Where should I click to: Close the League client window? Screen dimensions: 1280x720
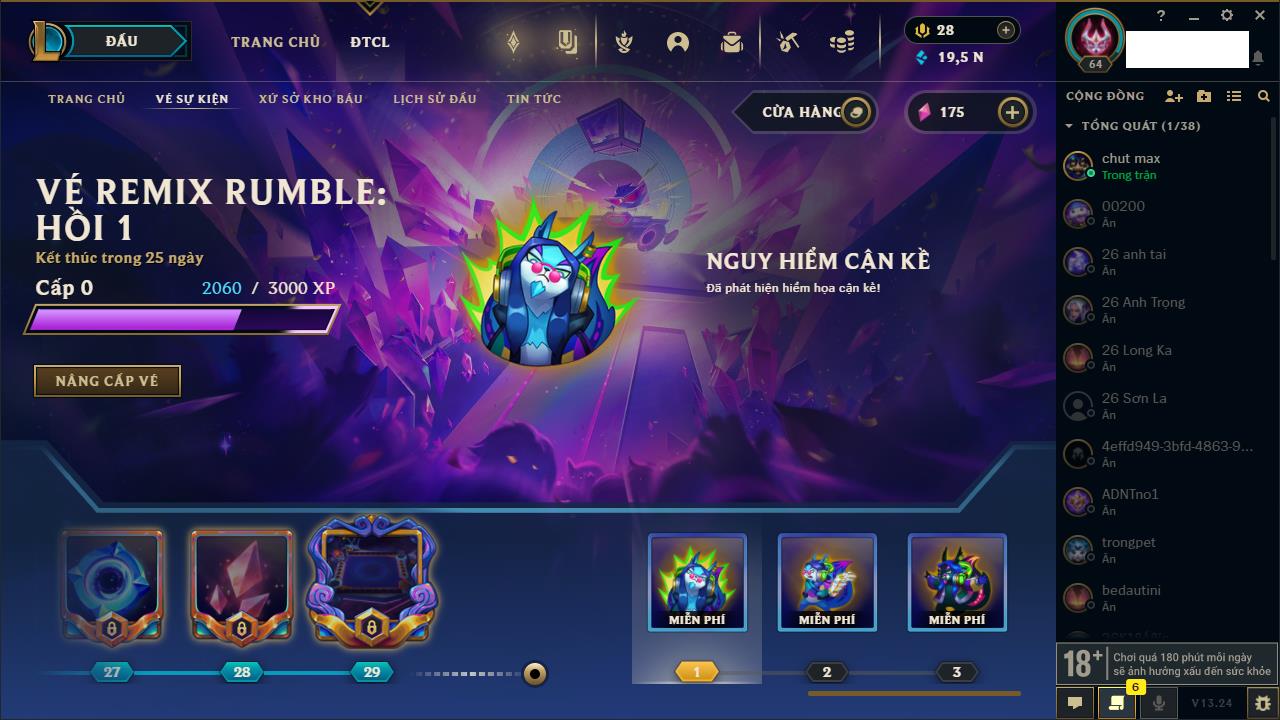(1260, 16)
